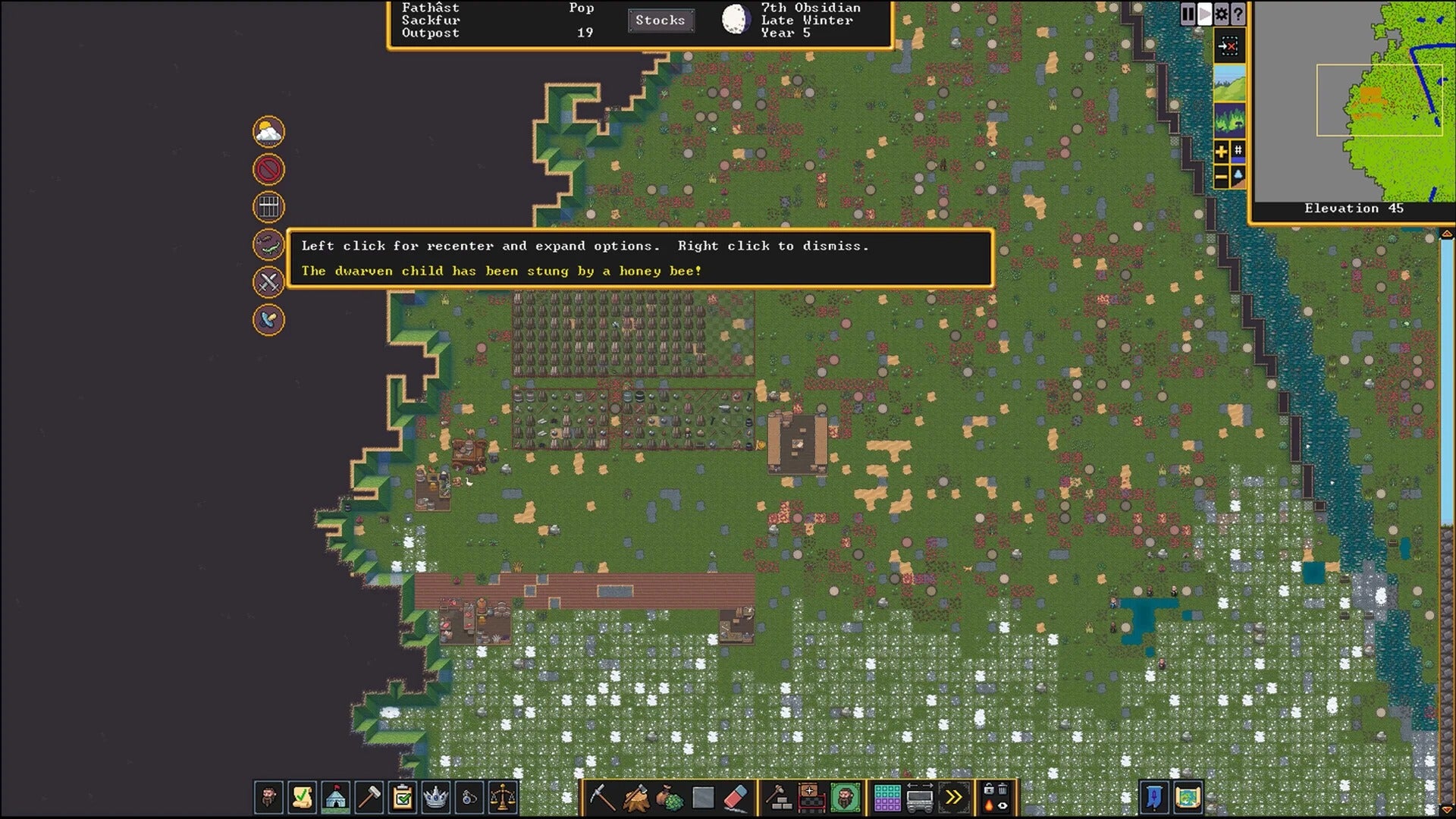
Task: Open work orders via scroll icon
Action: tap(302, 797)
